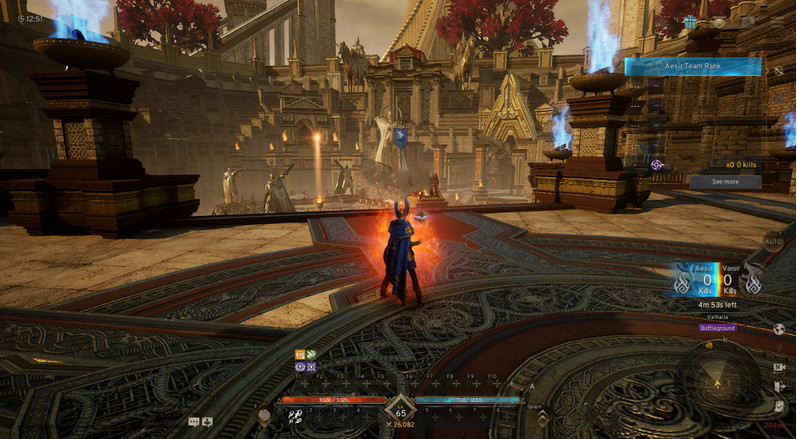Click the purple swirl icon in rank panel

click(x=657, y=164)
